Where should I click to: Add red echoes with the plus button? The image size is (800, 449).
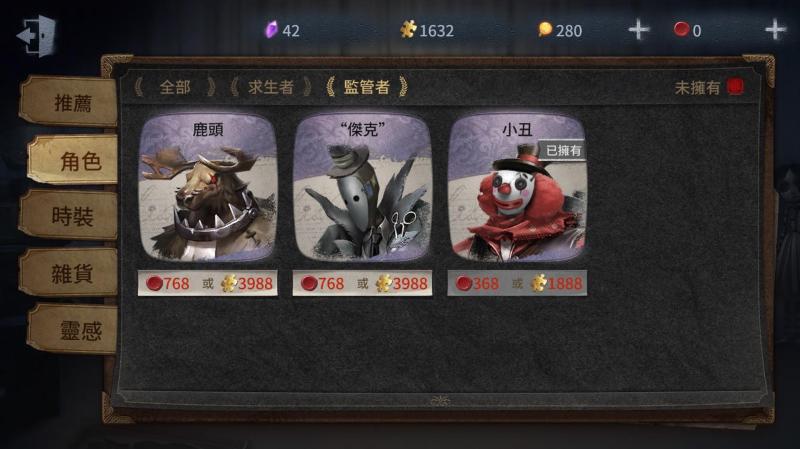pos(775,30)
